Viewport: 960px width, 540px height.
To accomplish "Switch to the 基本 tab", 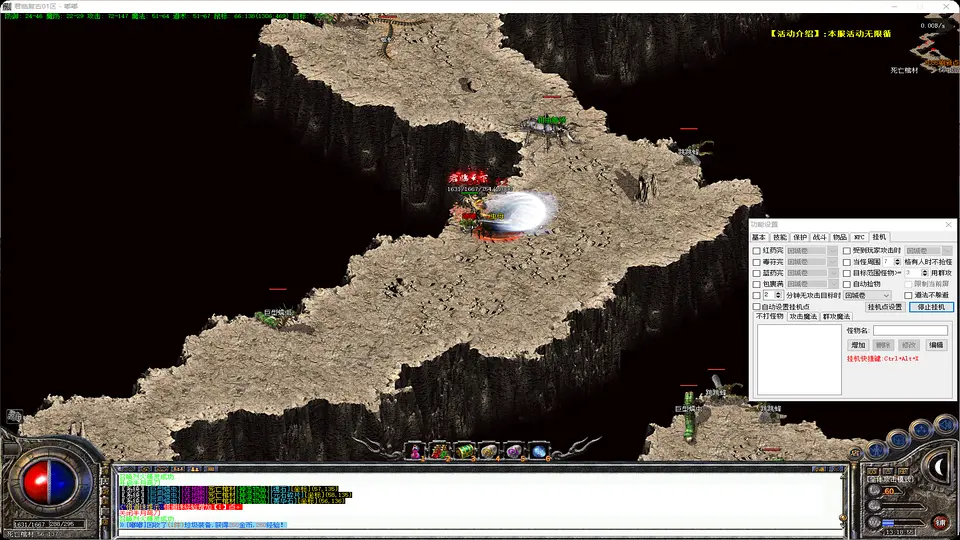I will click(758, 237).
